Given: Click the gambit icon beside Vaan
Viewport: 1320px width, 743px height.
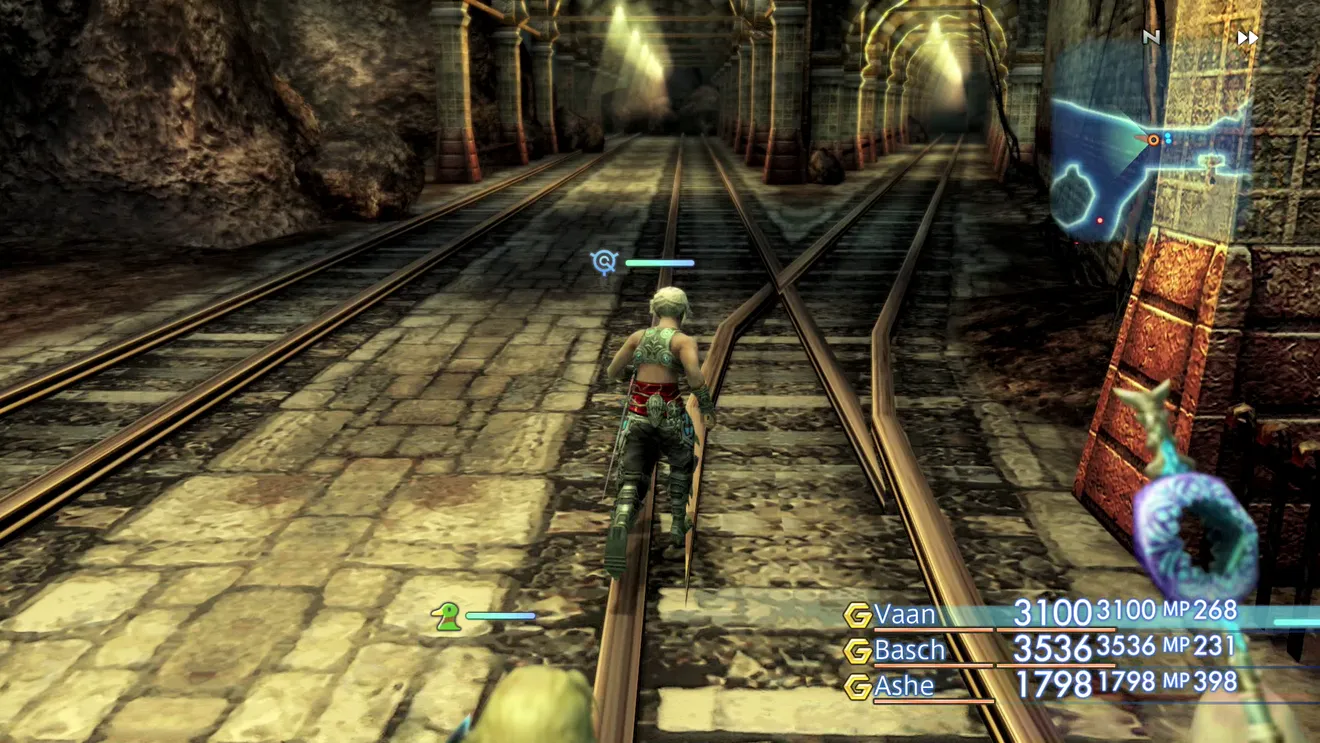Looking at the screenshot, I should 857,615.
